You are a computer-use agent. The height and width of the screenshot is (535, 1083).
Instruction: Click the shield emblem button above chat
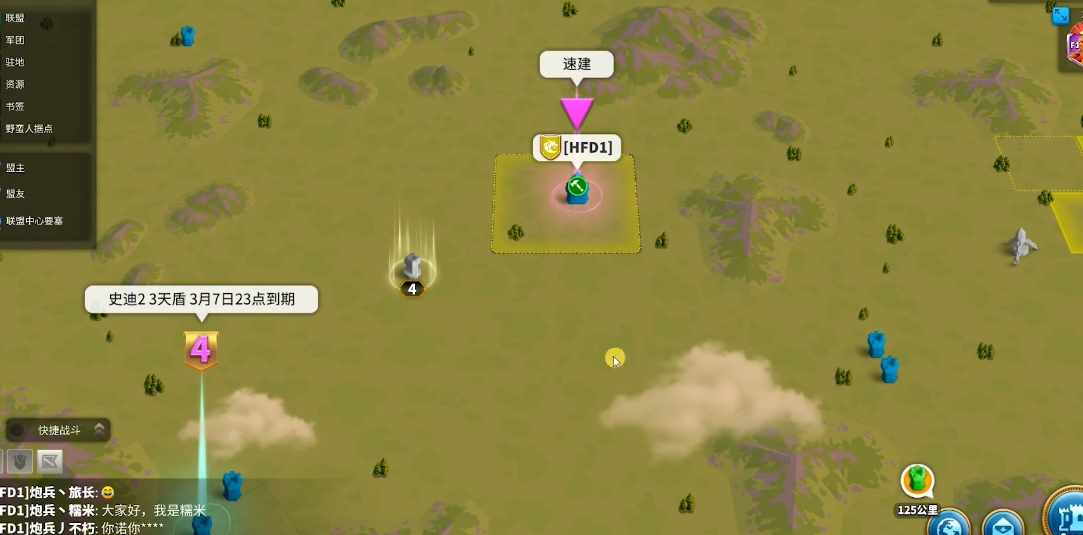(x=21, y=461)
